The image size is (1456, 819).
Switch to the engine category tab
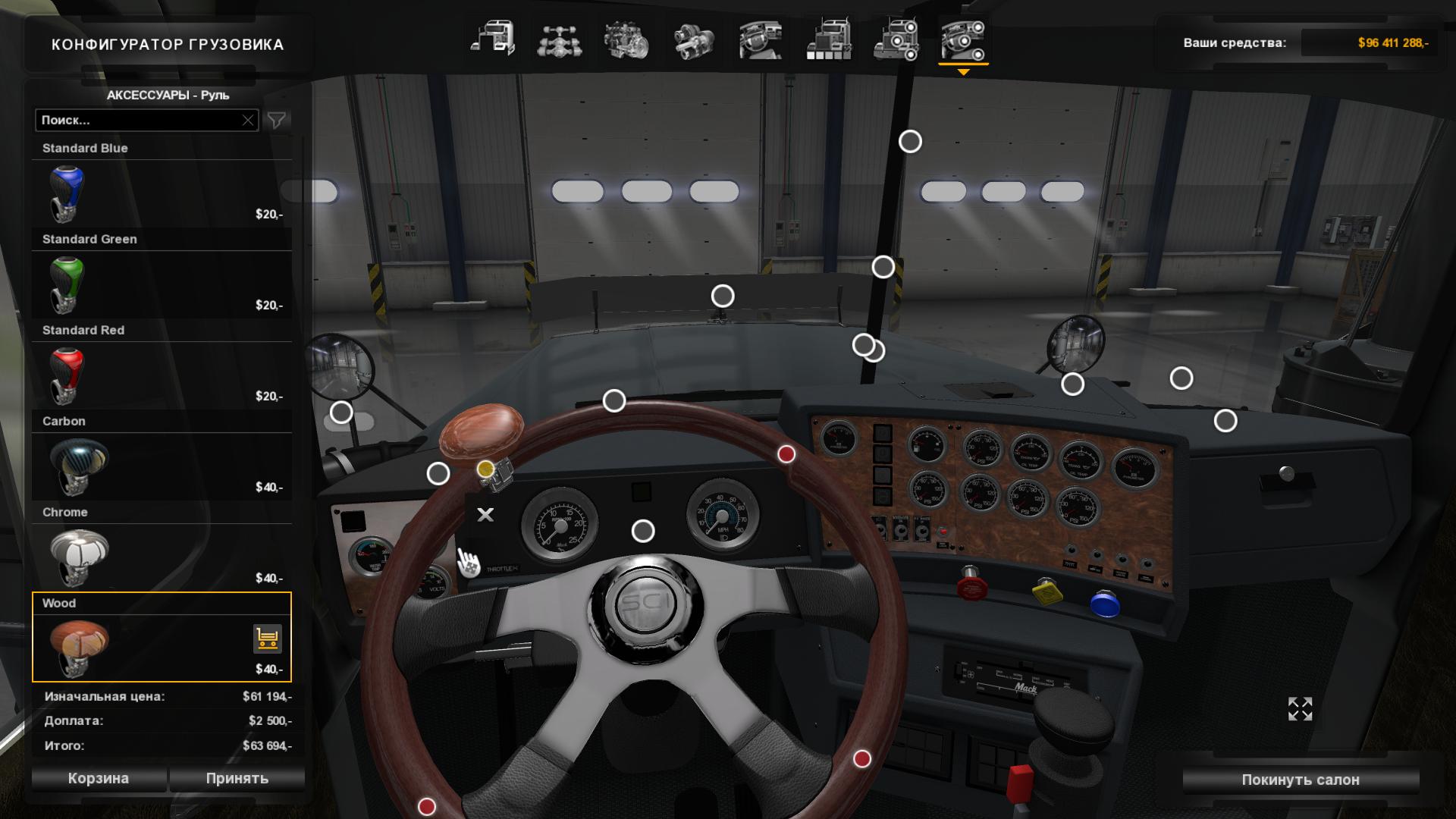pyautogui.click(x=626, y=39)
